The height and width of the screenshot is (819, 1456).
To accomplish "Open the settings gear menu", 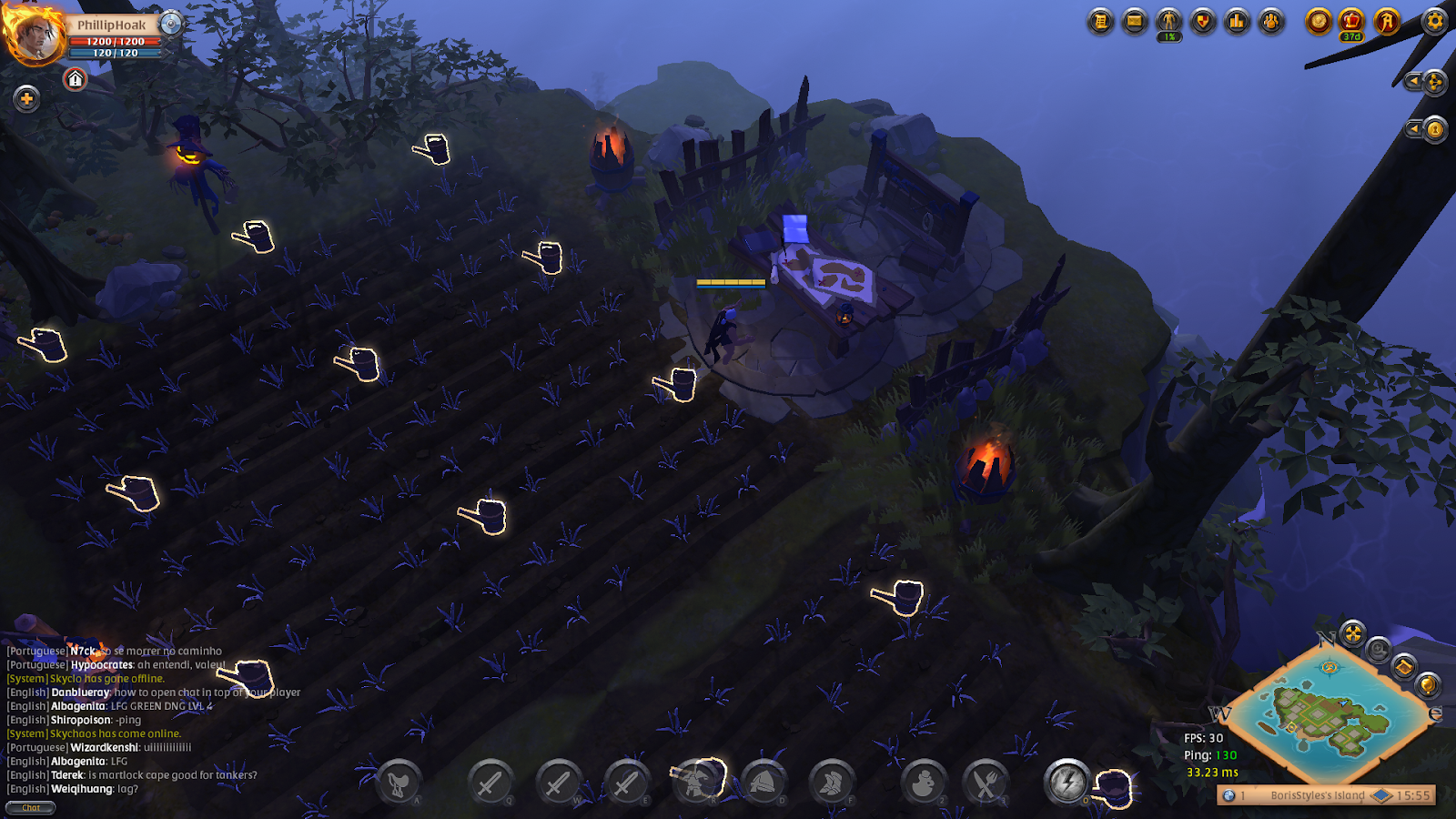I will (x=1435, y=20).
